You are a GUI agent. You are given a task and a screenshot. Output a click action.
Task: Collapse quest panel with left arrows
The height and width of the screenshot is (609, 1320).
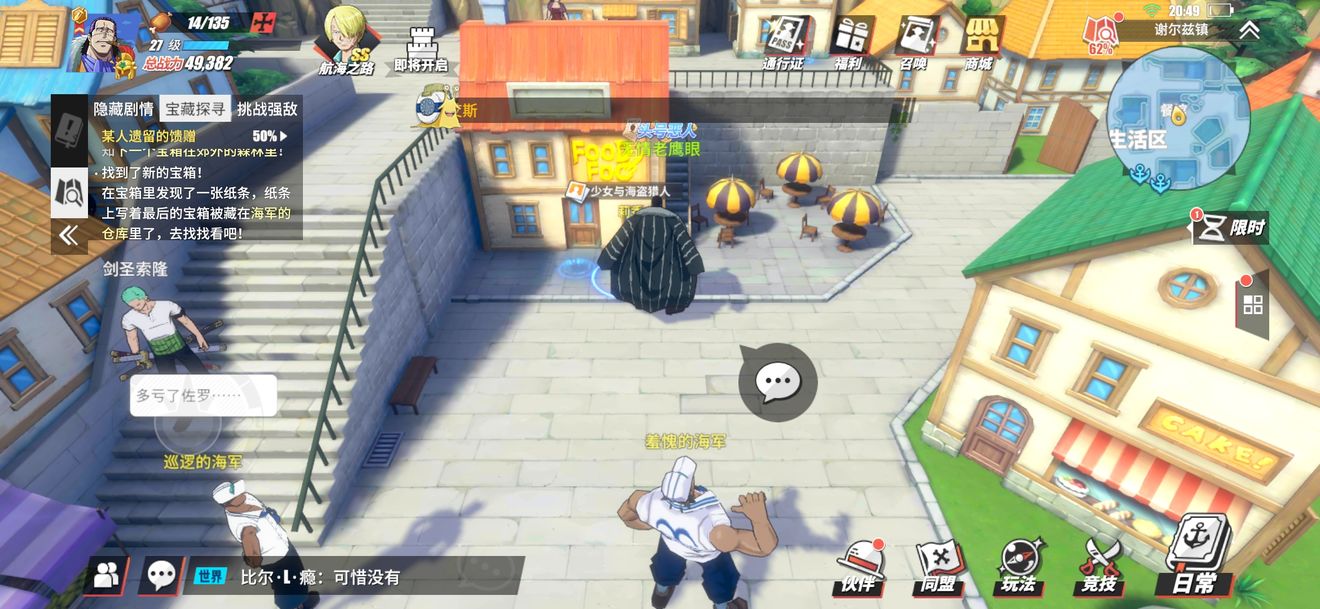click(69, 235)
